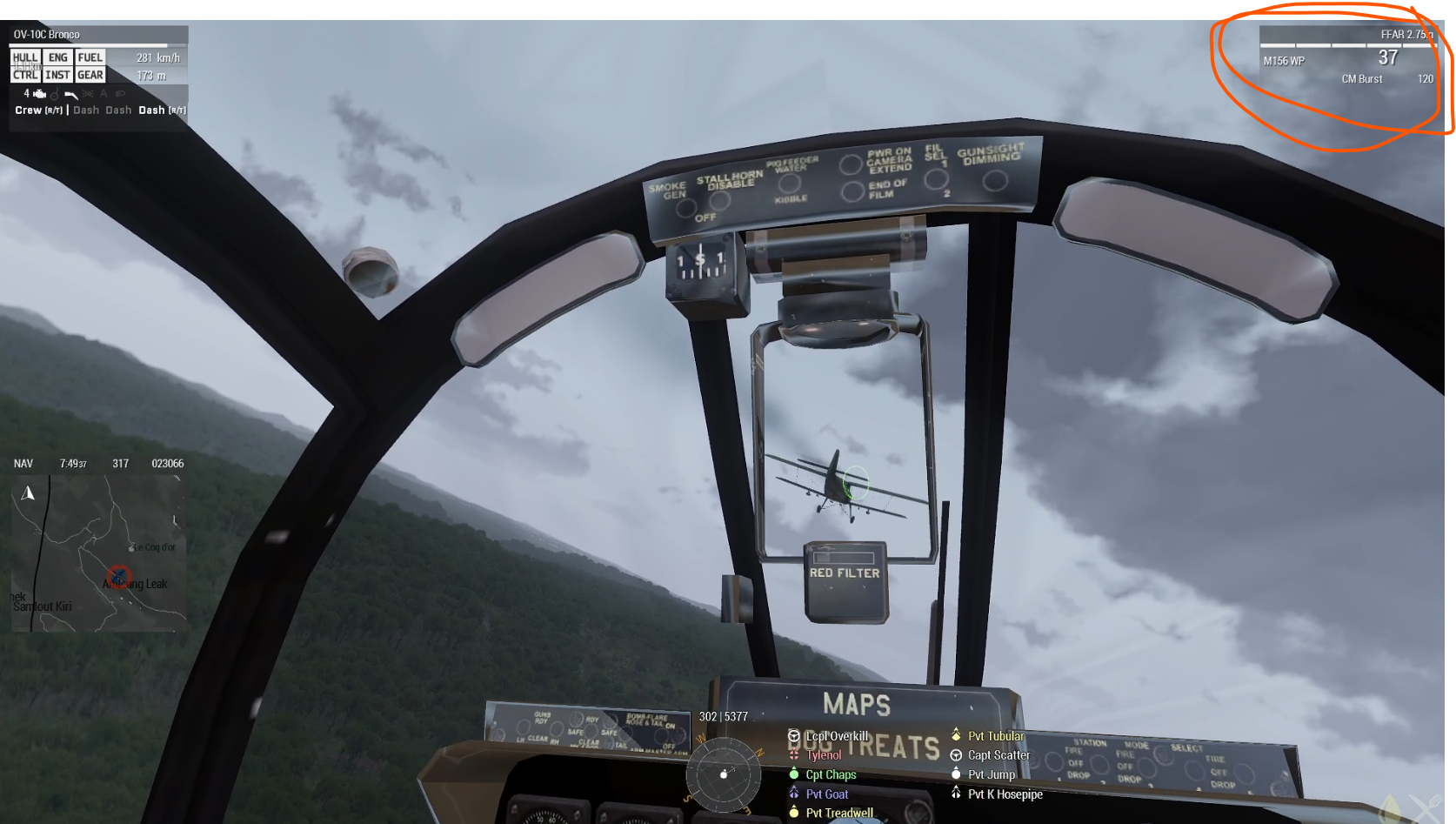Click the INST status indicator
This screenshot has width=1456, height=824.
tap(57, 75)
